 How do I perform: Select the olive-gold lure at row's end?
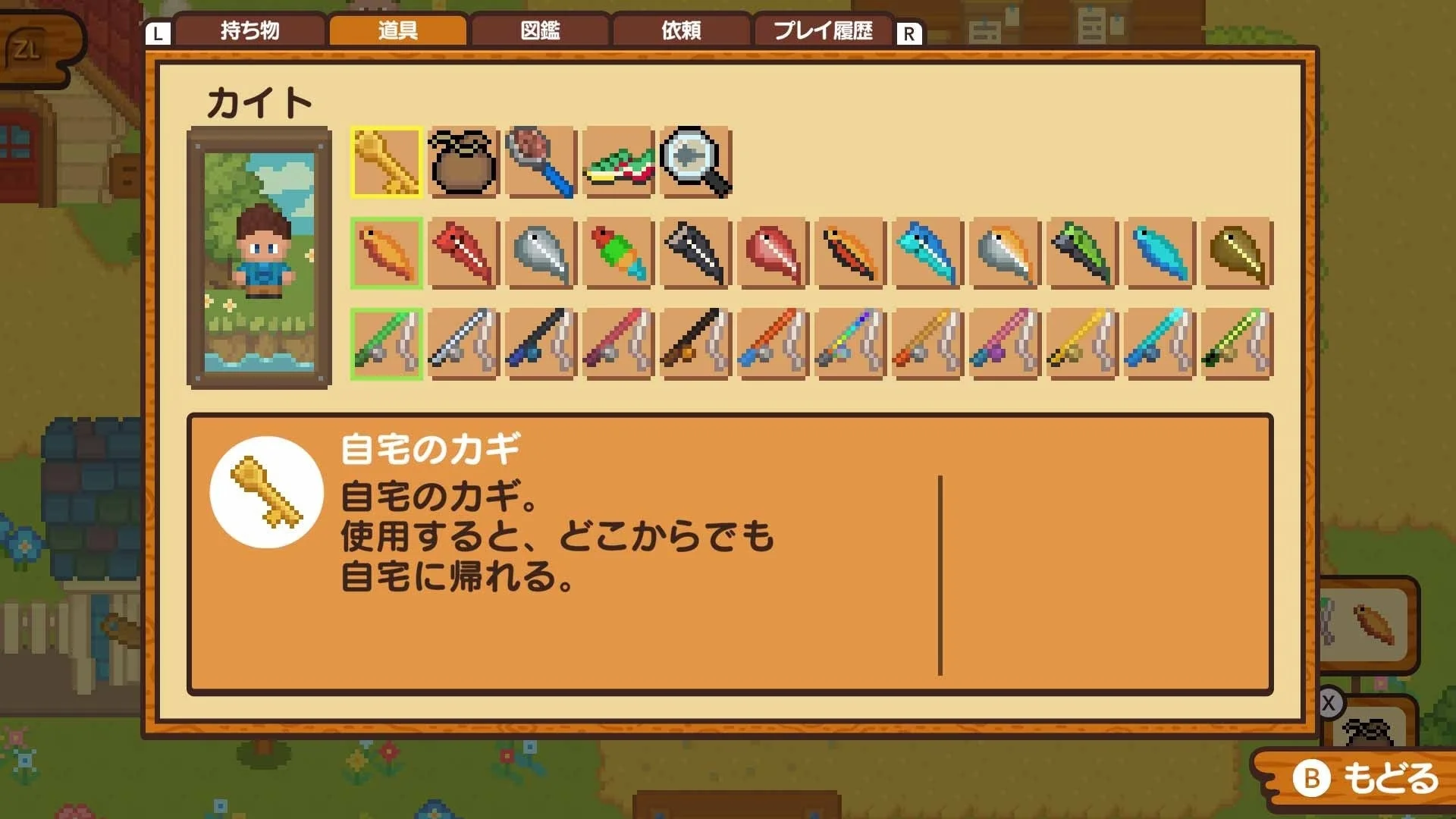click(1236, 254)
